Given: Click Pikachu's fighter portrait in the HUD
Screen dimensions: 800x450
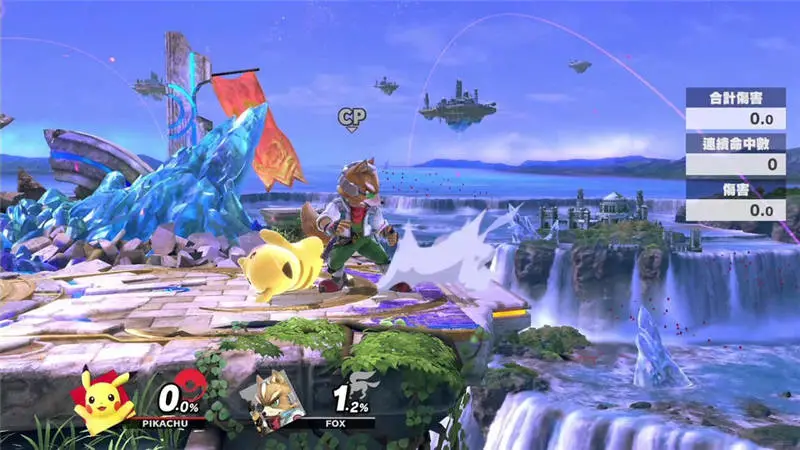Looking at the screenshot, I should (x=103, y=400).
